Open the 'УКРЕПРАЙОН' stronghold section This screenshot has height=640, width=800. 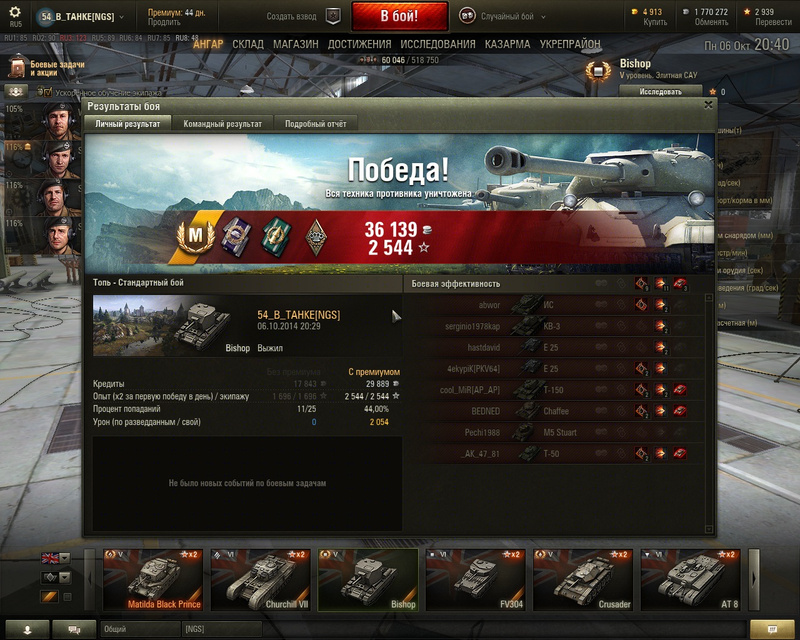click(570, 45)
